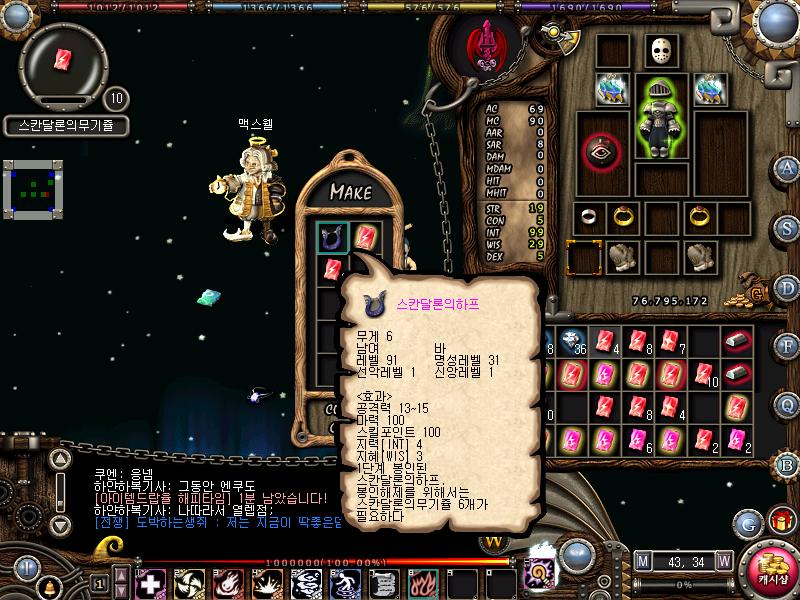Click the hockey mask equipment slot

coord(660,51)
